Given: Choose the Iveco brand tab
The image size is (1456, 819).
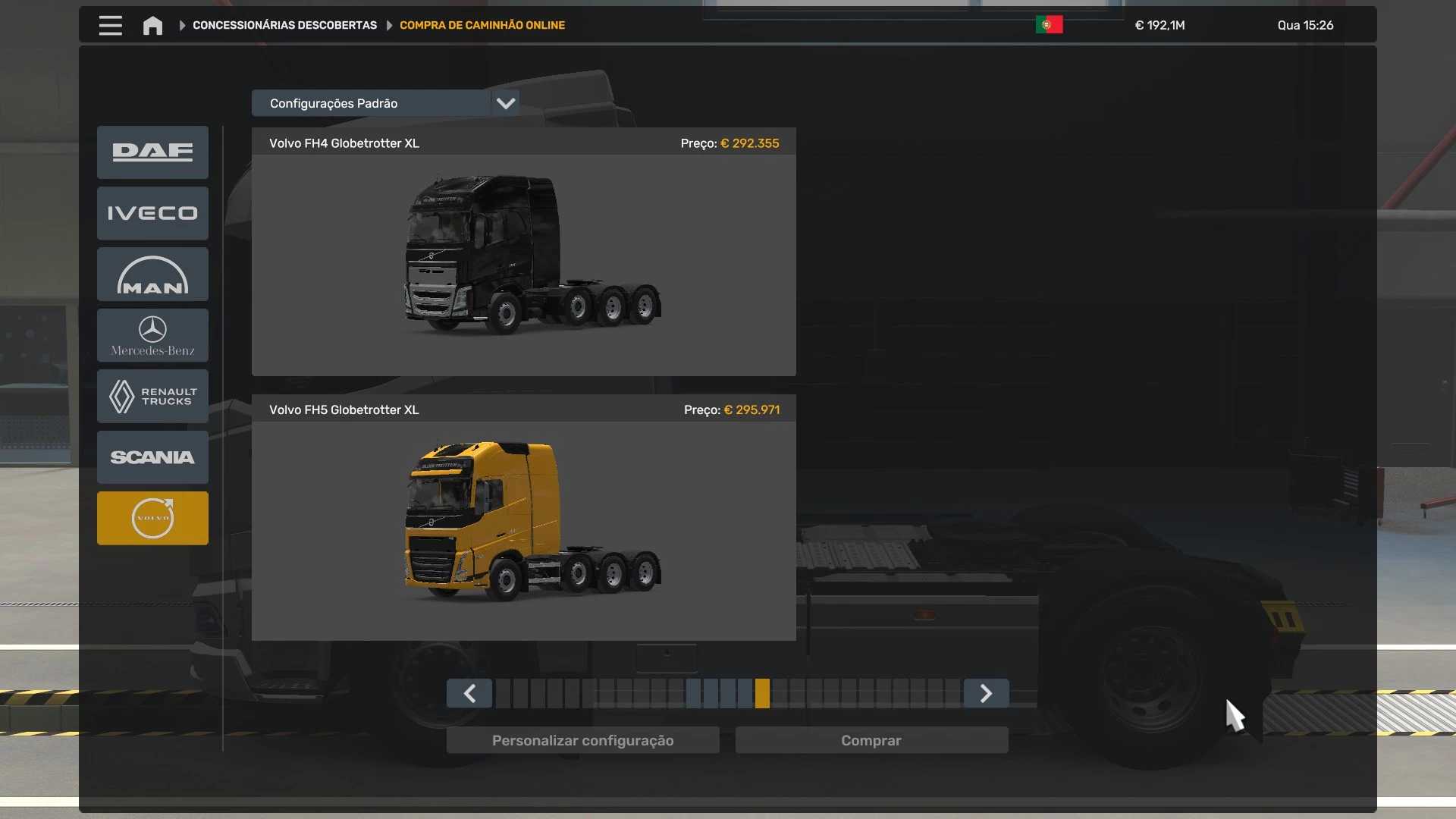Looking at the screenshot, I should (152, 213).
